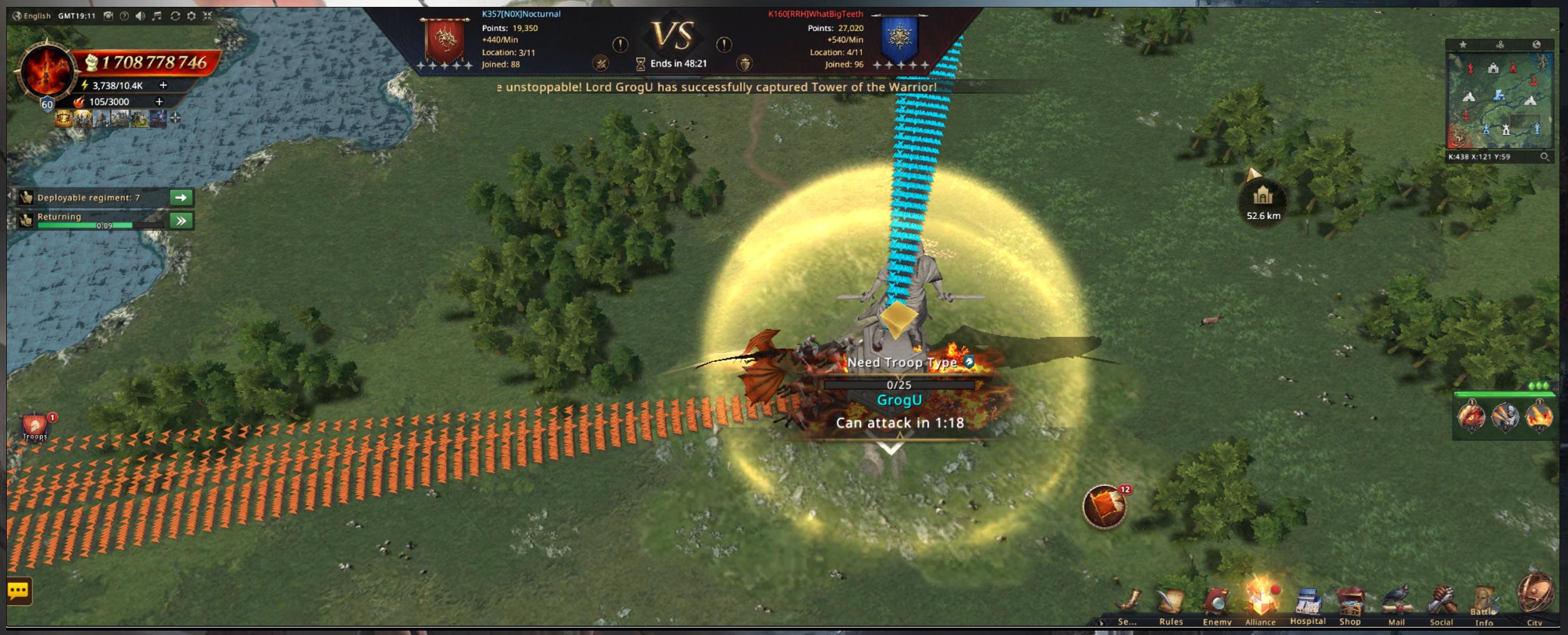Screen dimensions: 1568x635
Task: Open the minimap favorites star
Action: [x=1463, y=45]
